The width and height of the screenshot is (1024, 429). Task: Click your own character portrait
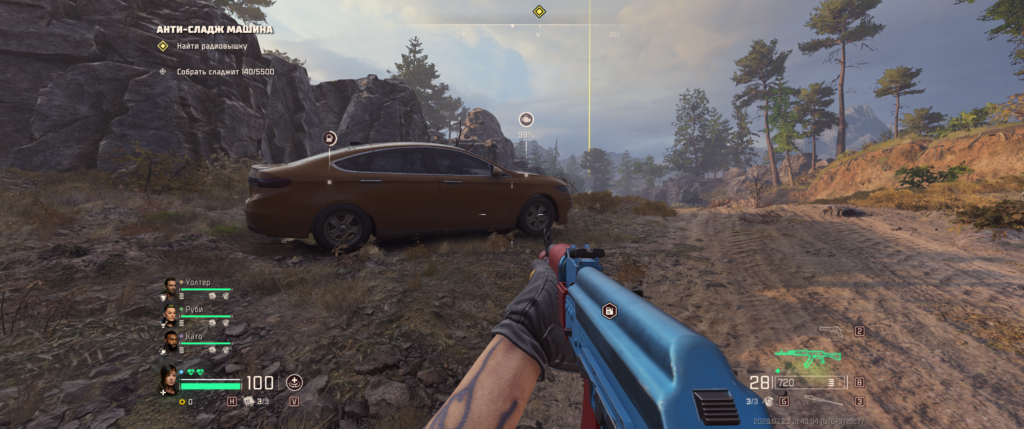coord(169,380)
